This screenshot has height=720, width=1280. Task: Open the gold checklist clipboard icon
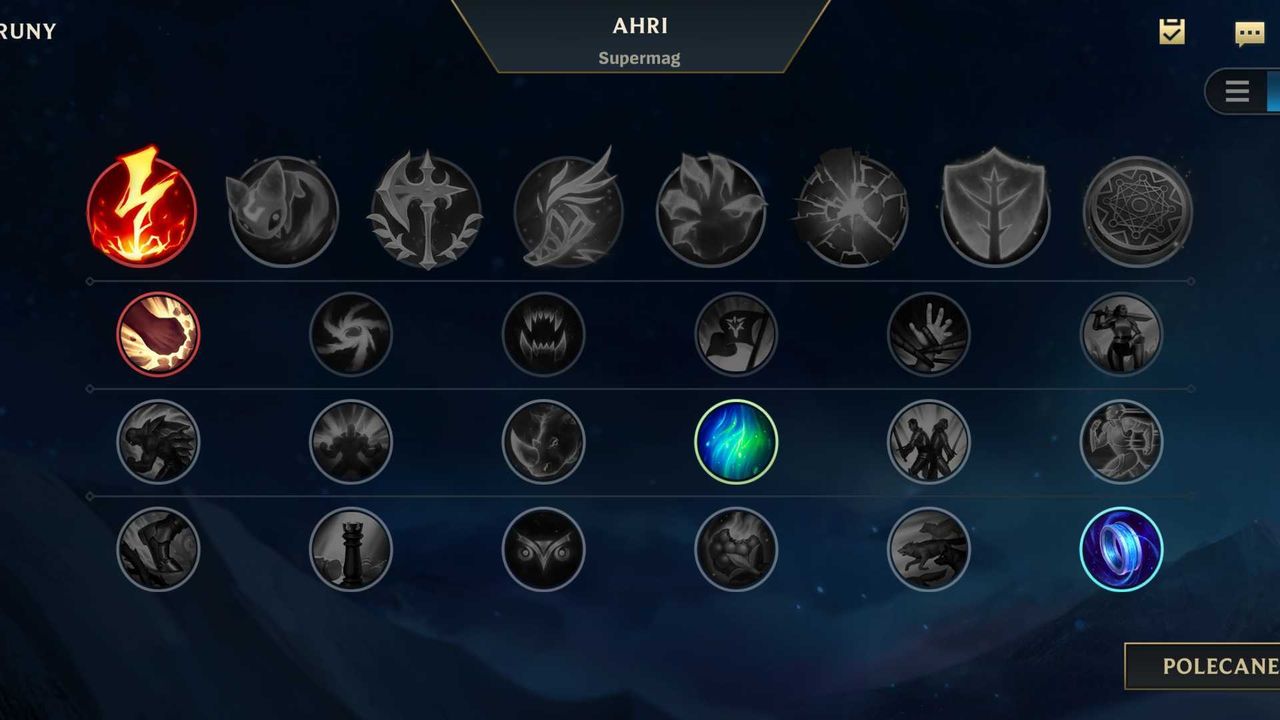pos(1172,32)
